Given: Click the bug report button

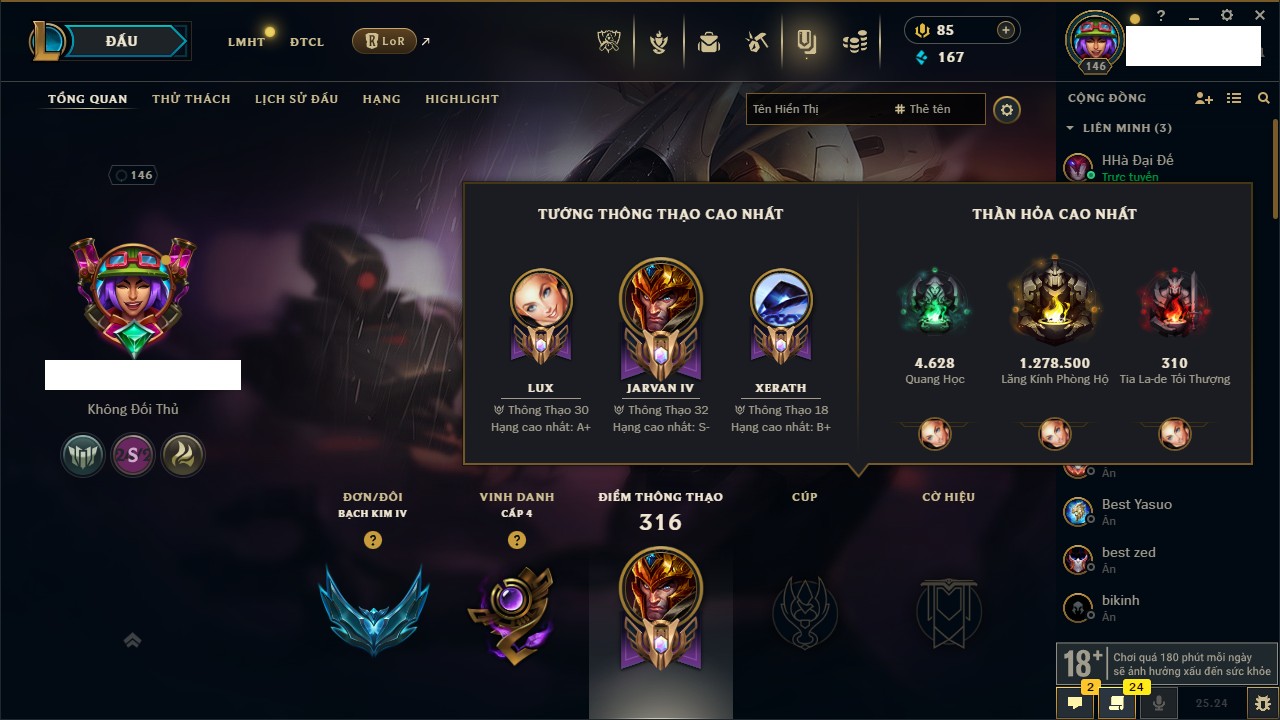Looking at the screenshot, I should coord(1262,703).
